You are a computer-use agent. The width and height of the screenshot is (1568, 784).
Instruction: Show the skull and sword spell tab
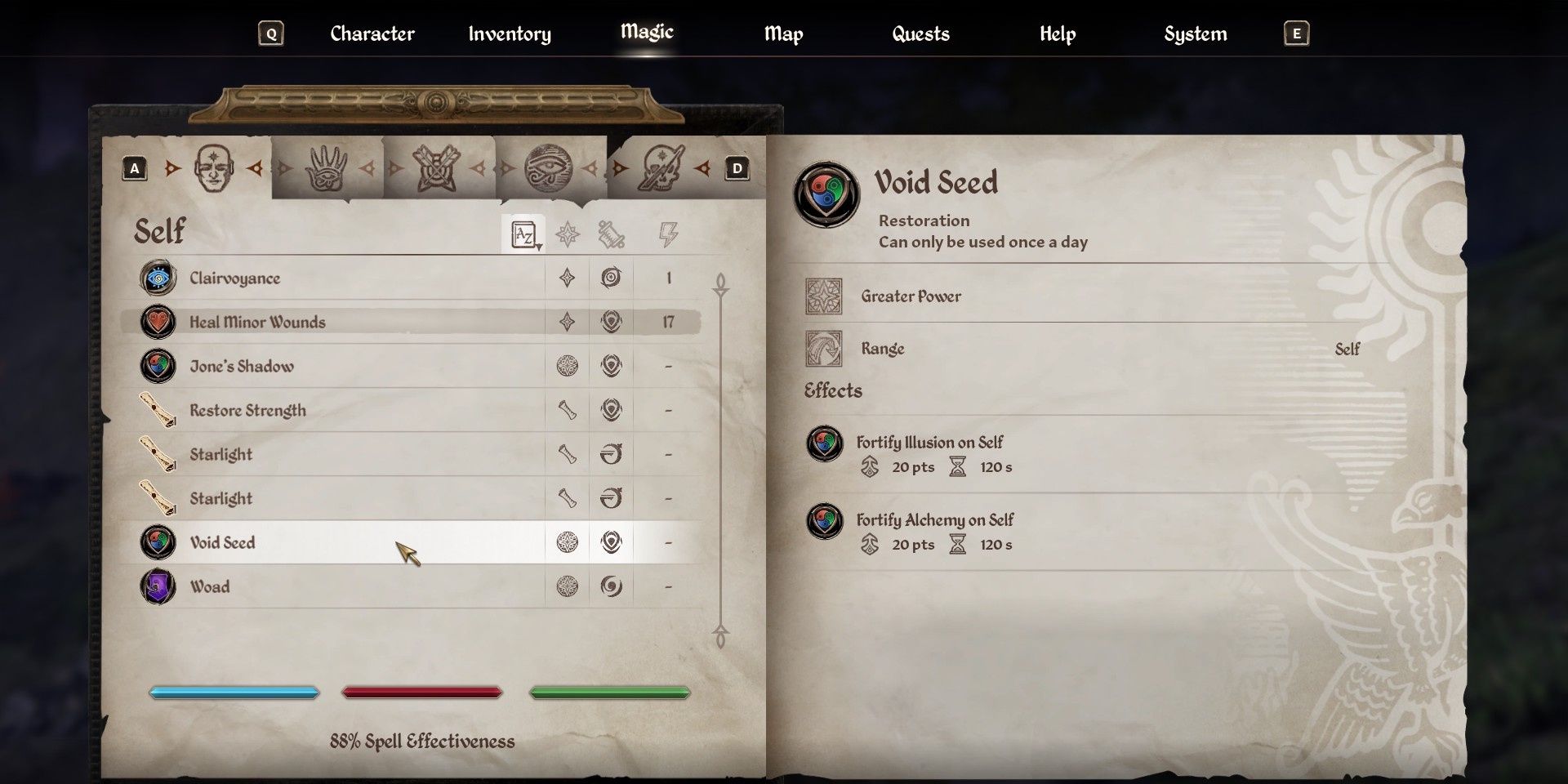[661, 168]
